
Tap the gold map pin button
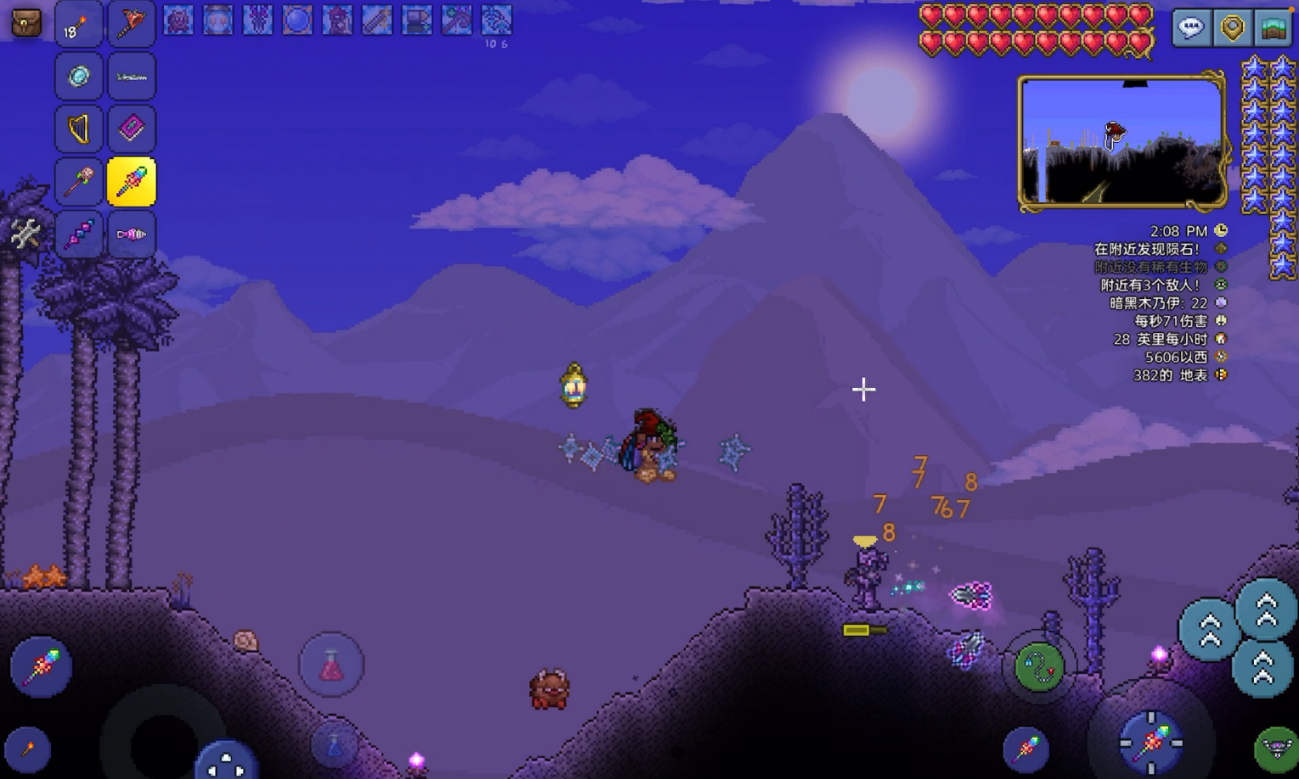[1232, 28]
